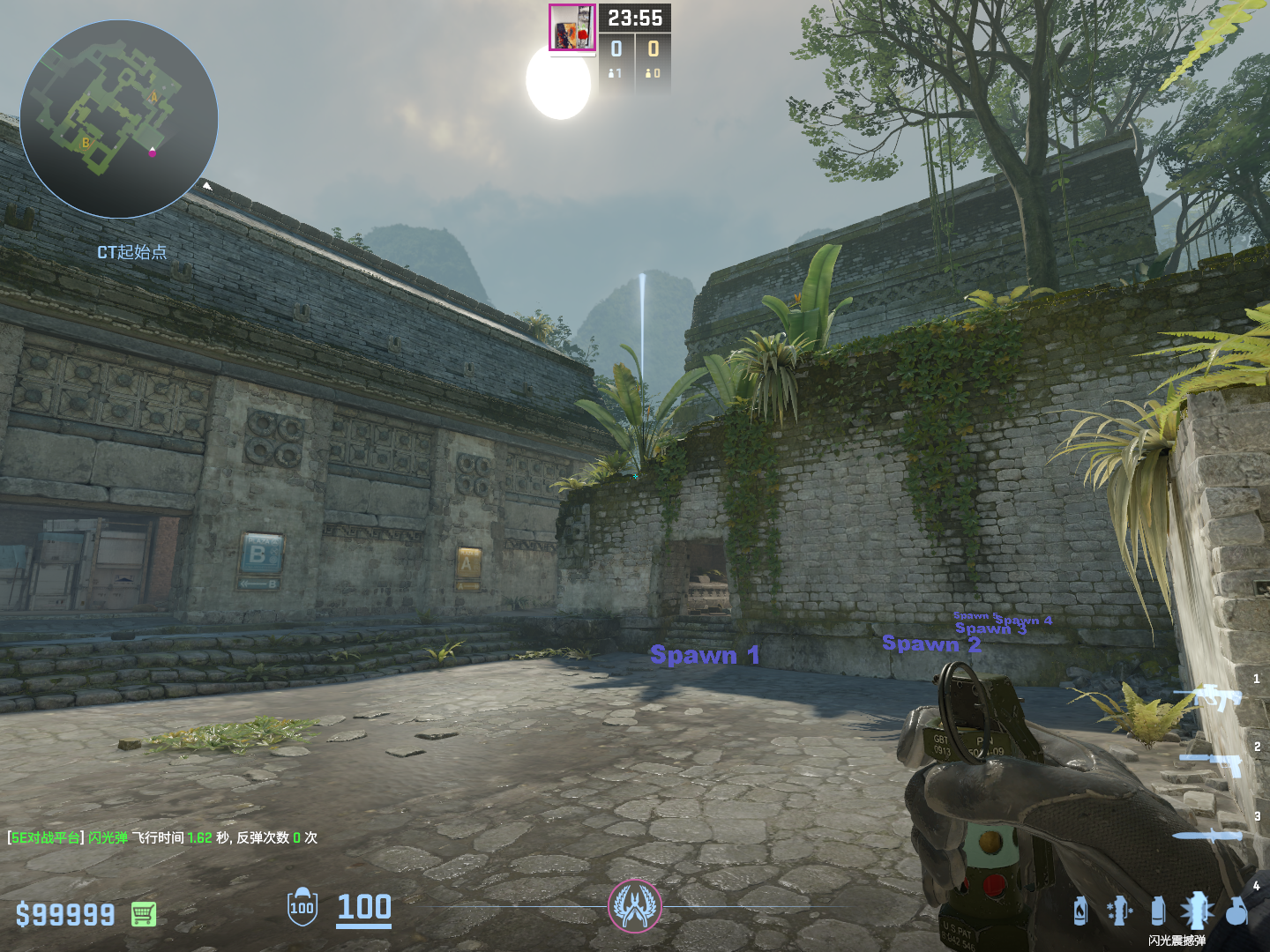Viewport: 1270px width, 952px height.
Task: Select the highlighted flashbang icon
Action: click(x=1197, y=911)
